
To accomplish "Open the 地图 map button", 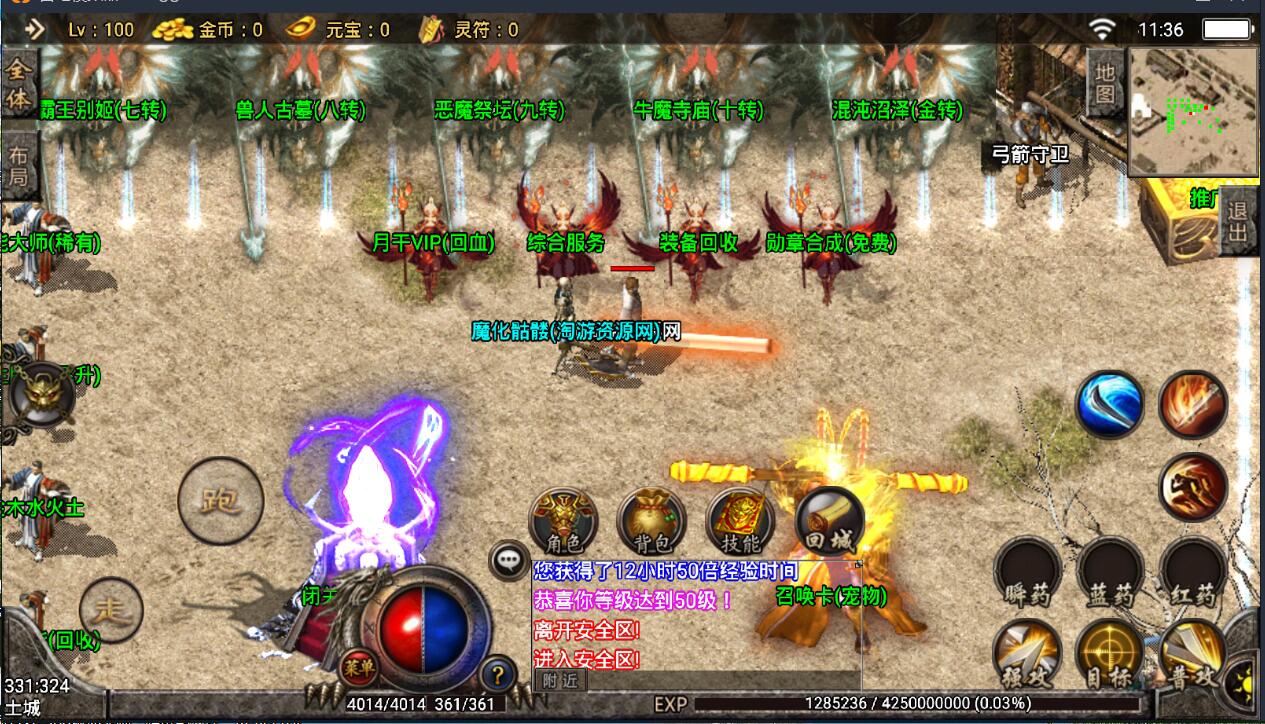I will coord(1105,83).
